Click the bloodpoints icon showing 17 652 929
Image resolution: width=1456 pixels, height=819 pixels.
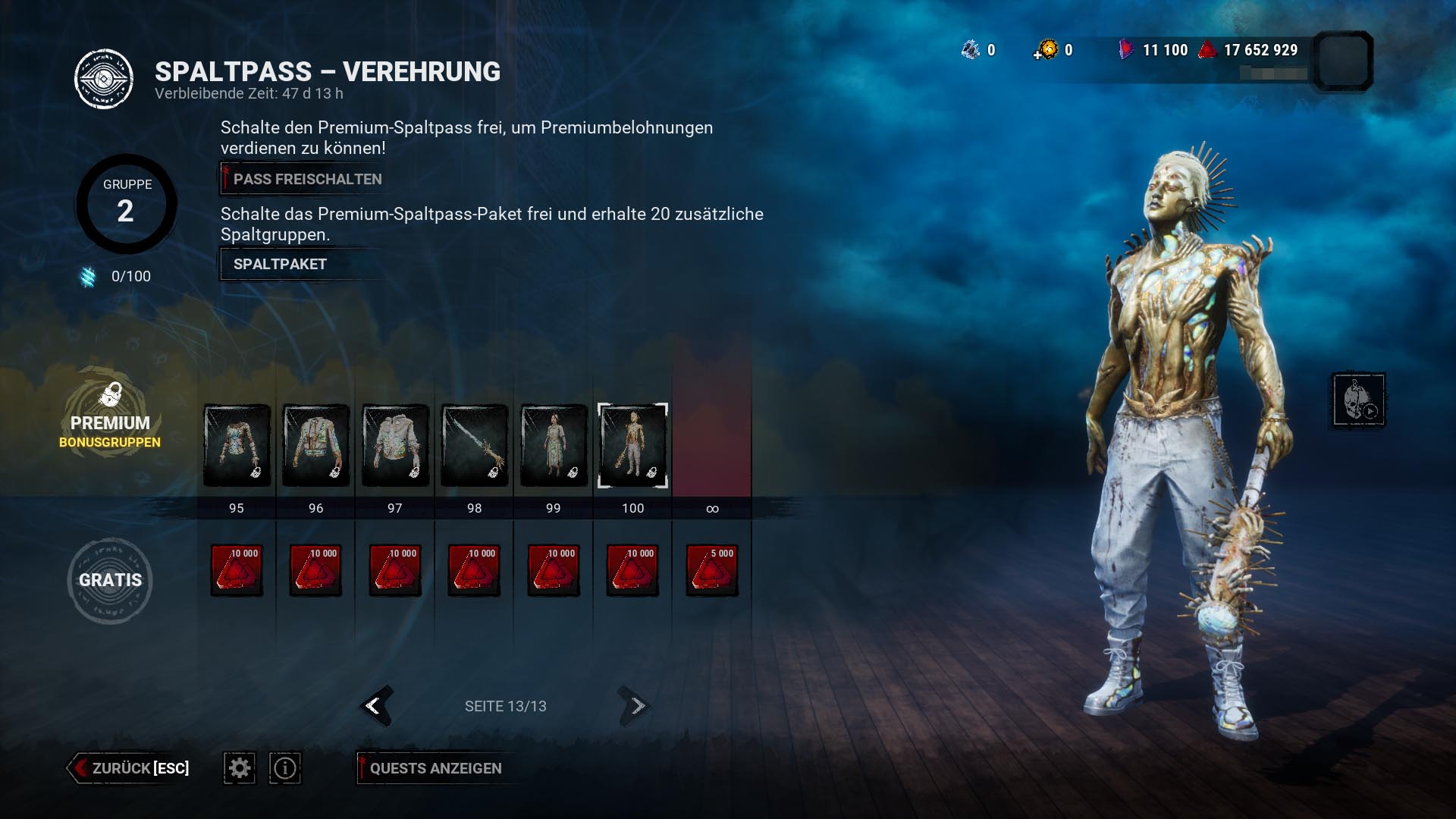pyautogui.click(x=1206, y=51)
